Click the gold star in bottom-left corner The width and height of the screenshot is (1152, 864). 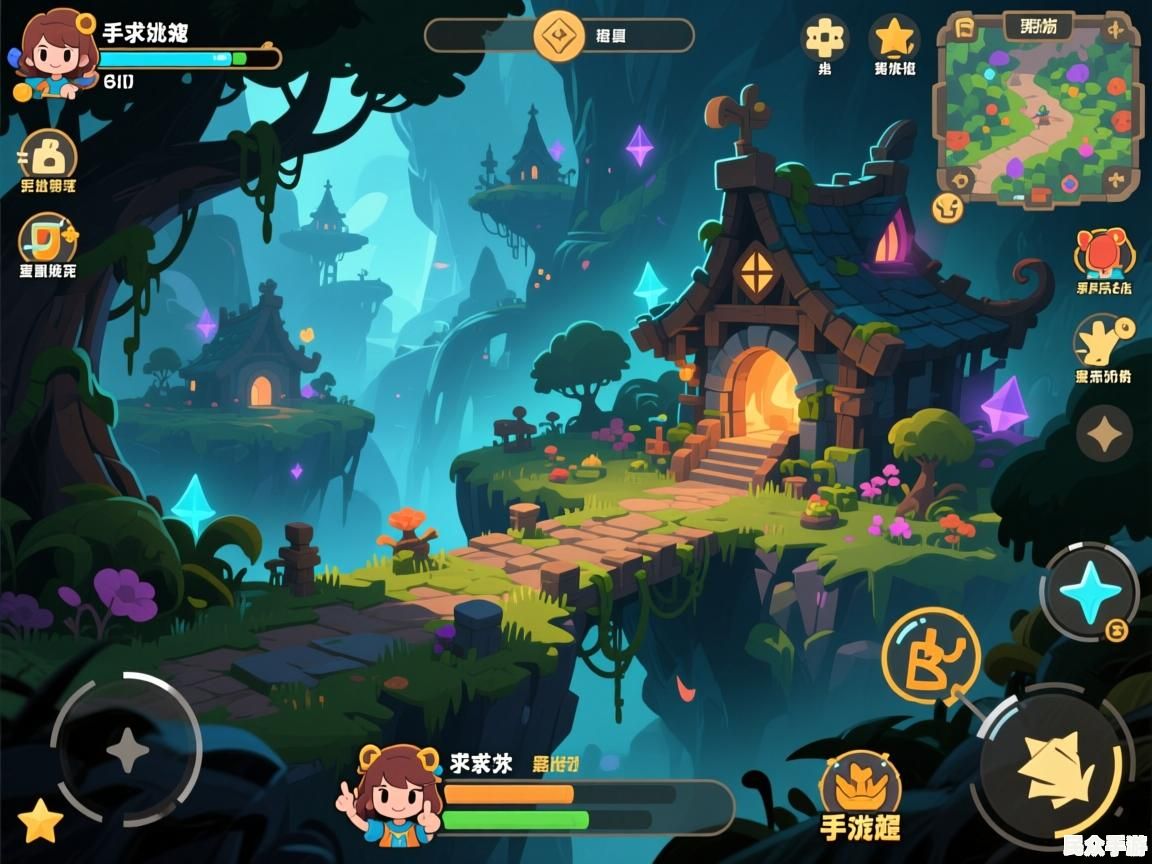click(40, 822)
